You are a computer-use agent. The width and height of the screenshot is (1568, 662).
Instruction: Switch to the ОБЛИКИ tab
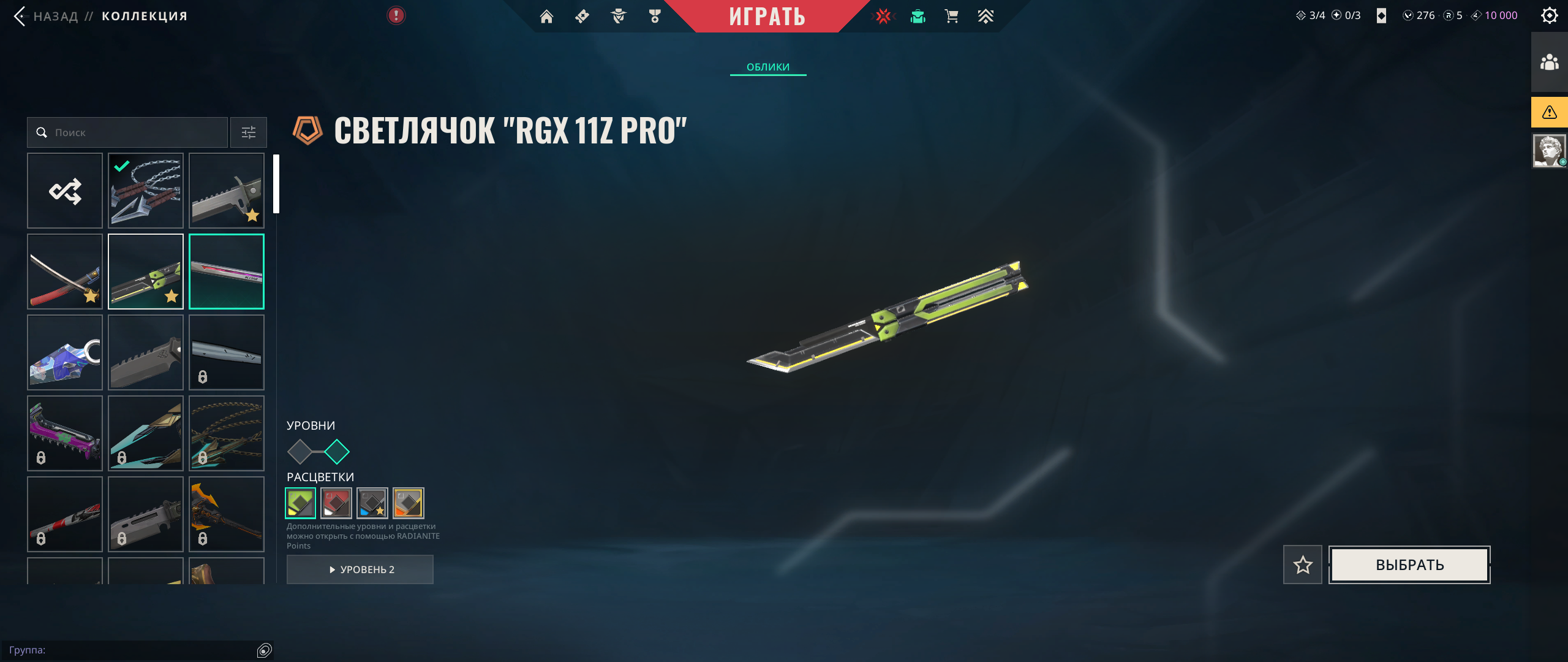point(768,67)
